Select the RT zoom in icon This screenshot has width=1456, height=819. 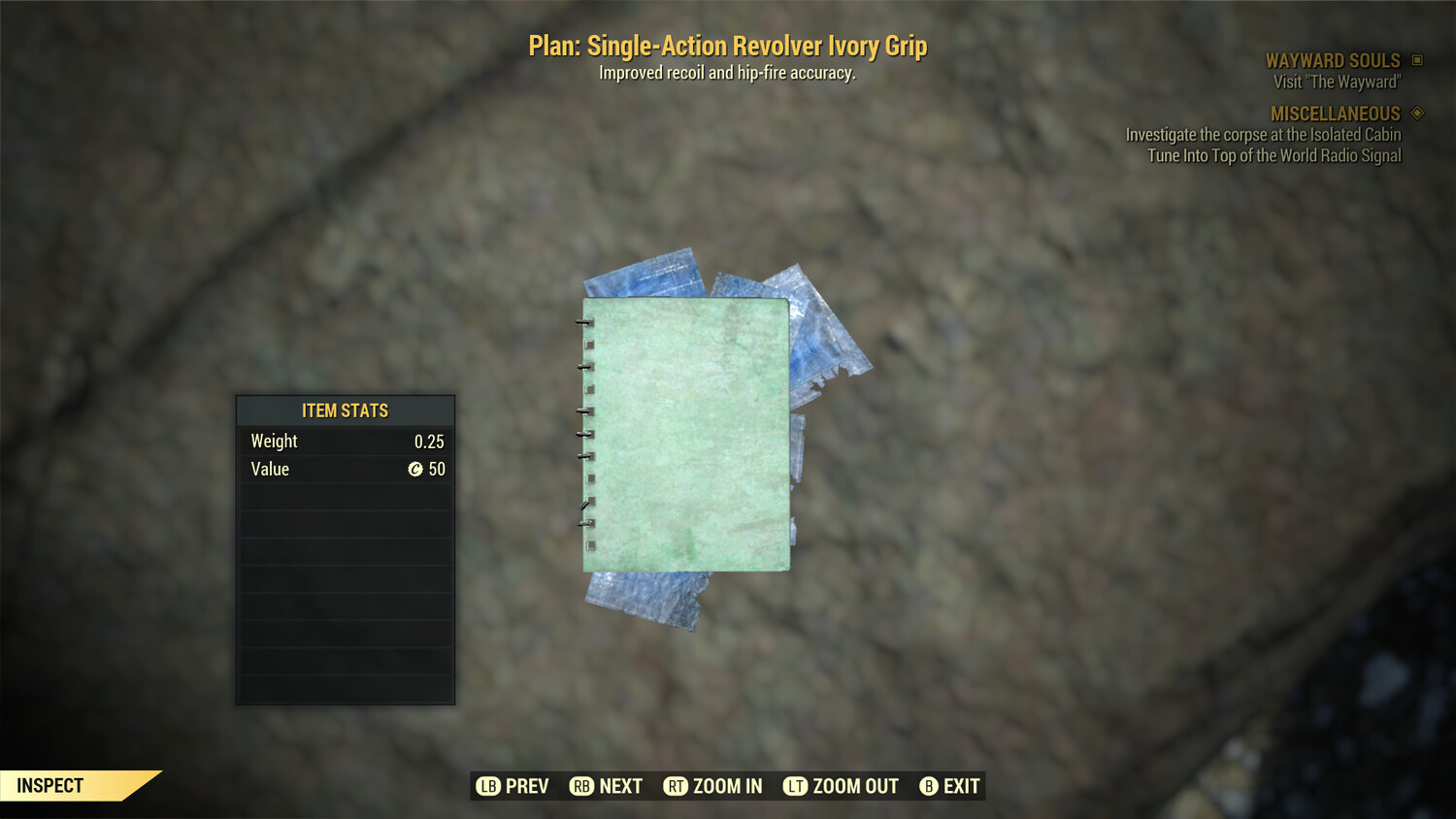click(x=677, y=786)
